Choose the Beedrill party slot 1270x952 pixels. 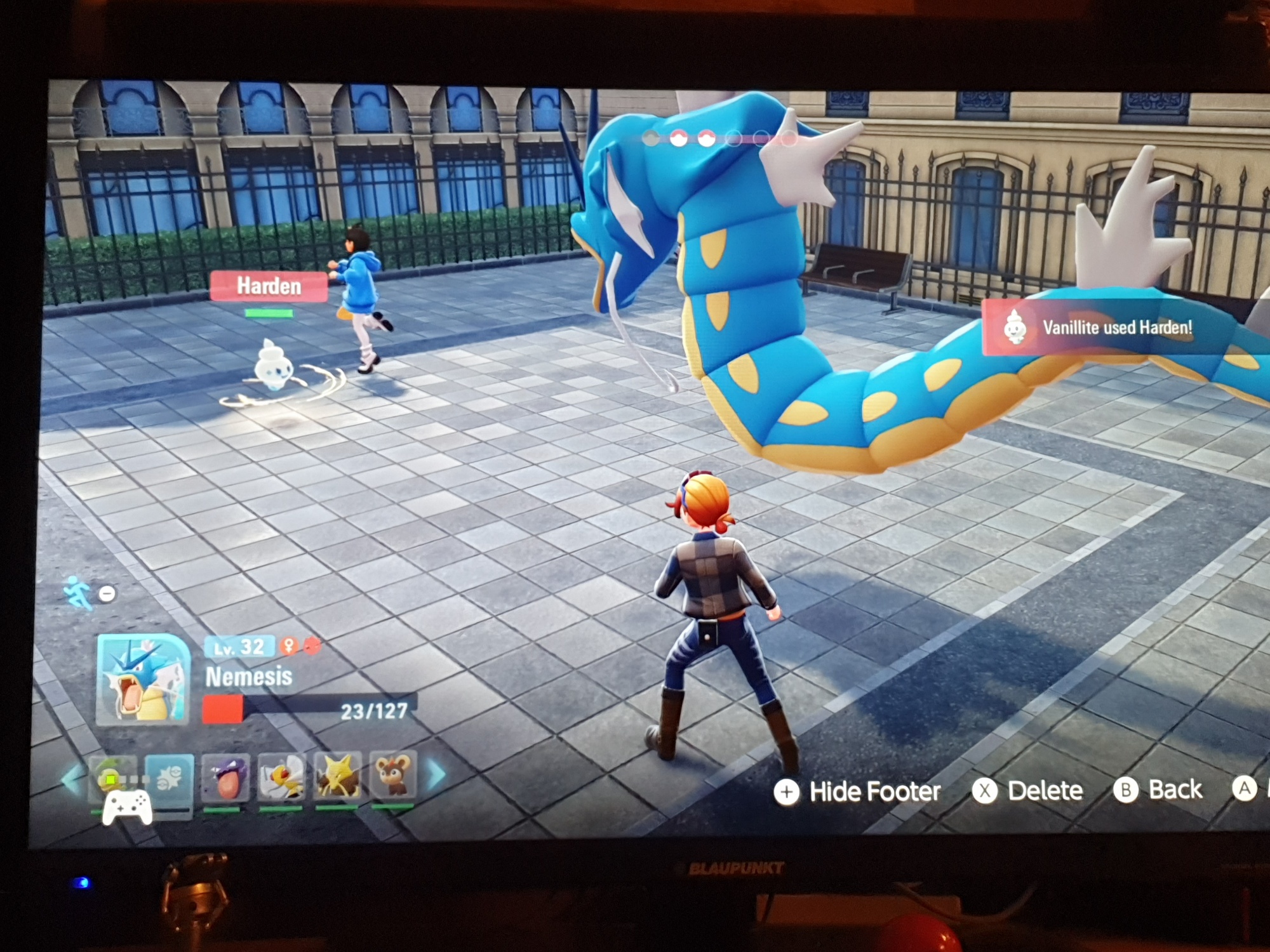pos(281,777)
